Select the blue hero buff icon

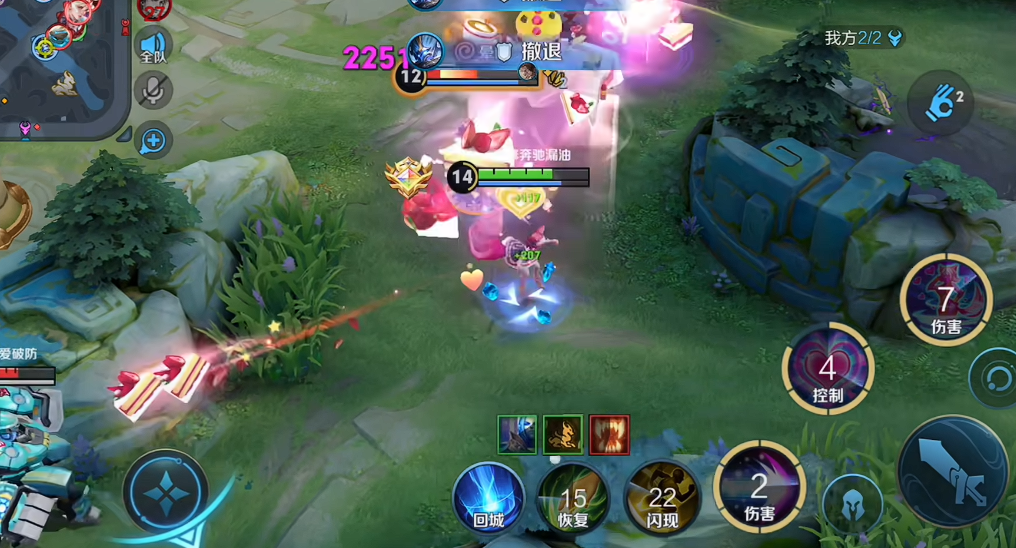517,434
